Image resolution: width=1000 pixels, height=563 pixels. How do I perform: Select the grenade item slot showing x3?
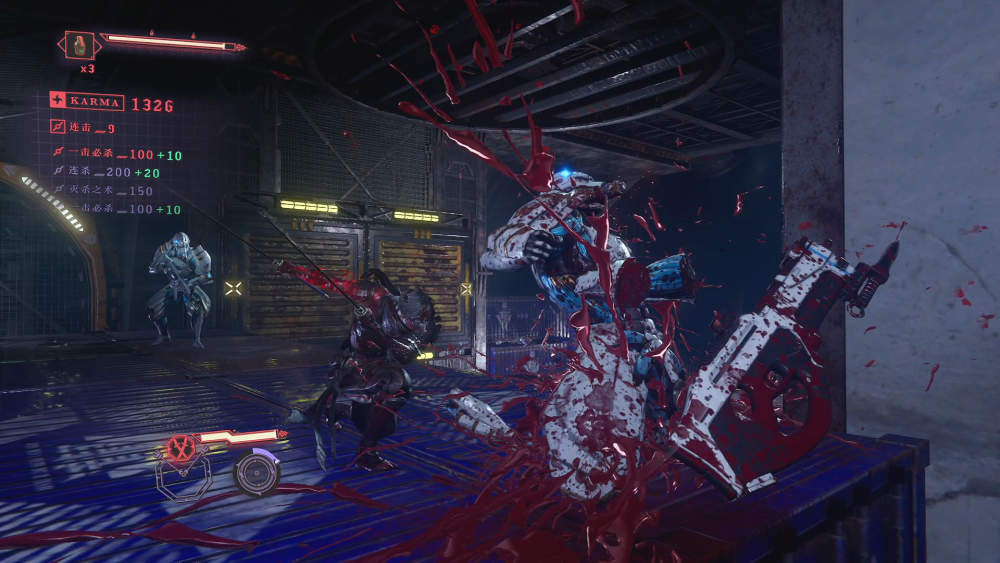pos(78,45)
